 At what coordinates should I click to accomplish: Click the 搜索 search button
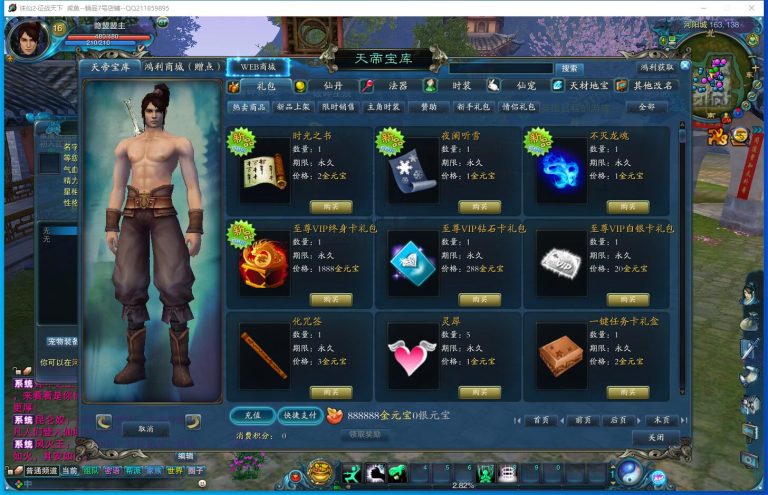pos(569,68)
